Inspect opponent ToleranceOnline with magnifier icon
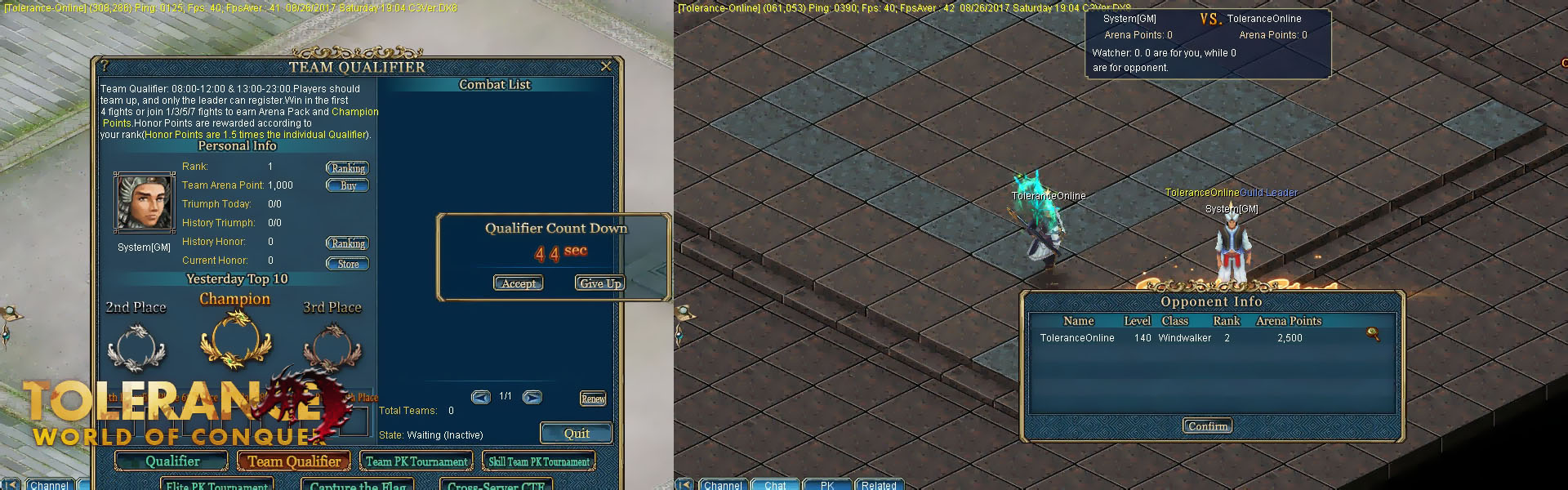Viewport: 1568px width, 490px height. 1373,334
